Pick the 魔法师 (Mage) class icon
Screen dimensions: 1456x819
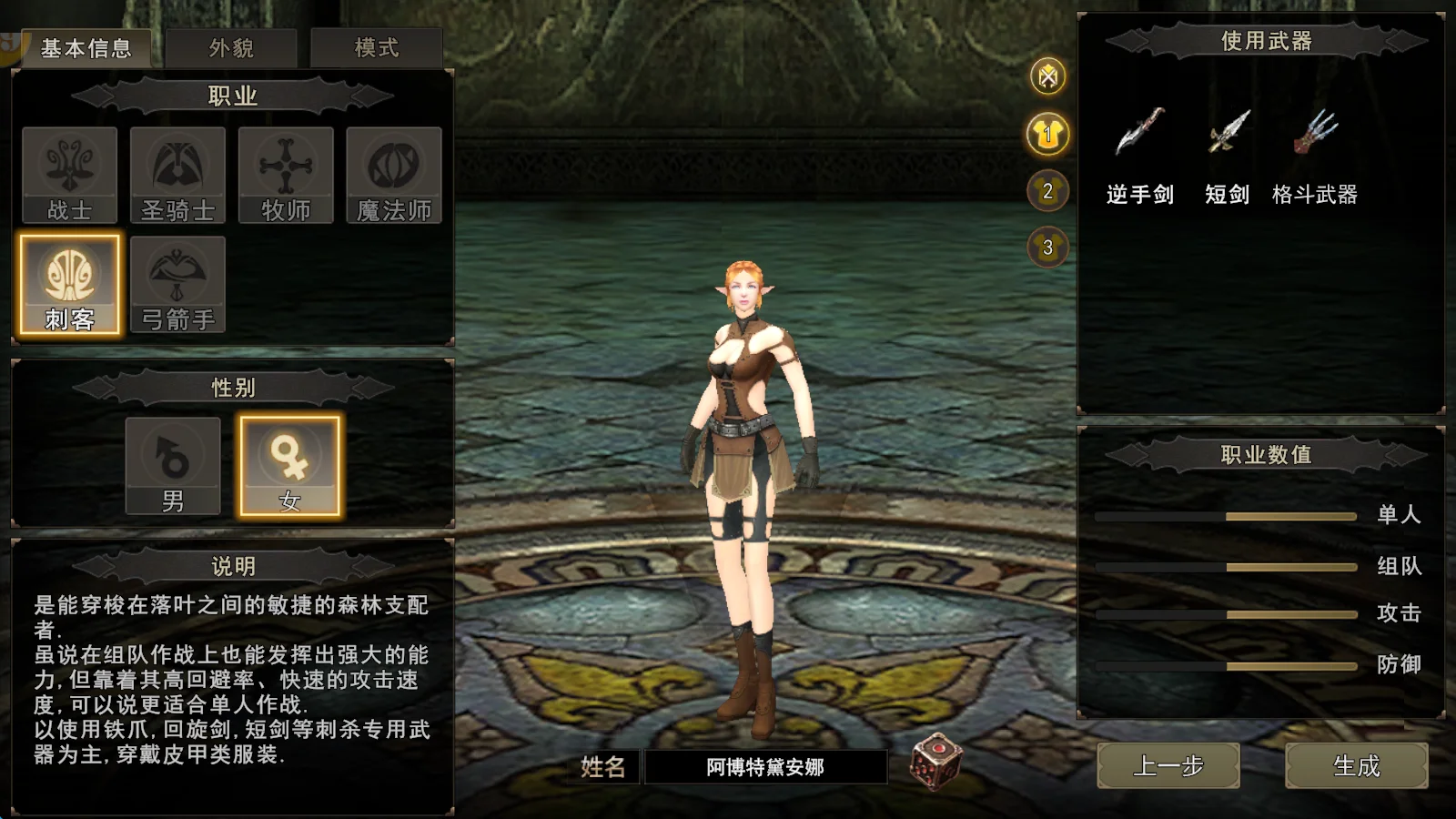point(393,173)
